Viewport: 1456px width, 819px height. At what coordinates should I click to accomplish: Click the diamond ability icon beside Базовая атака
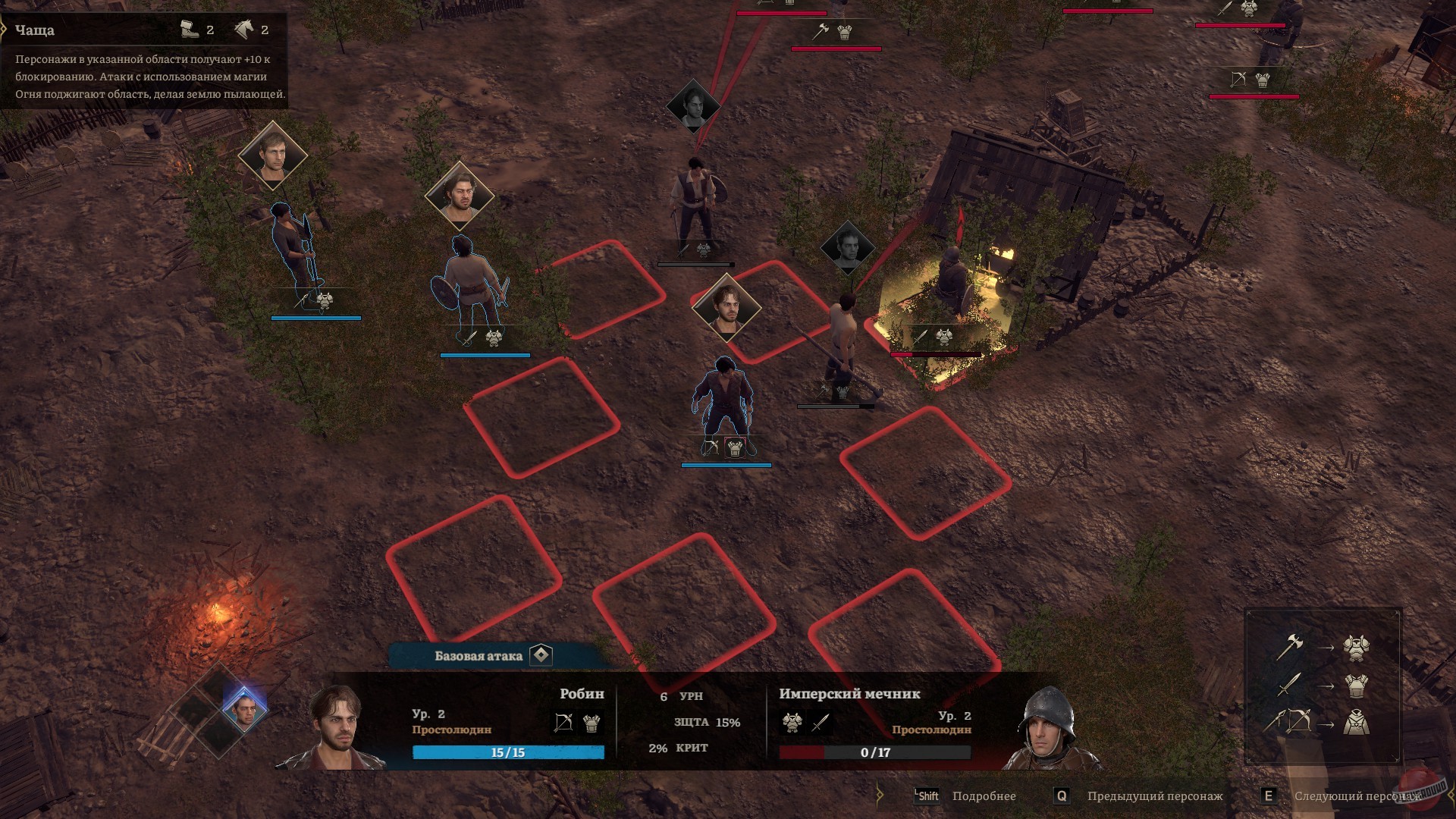coord(541,654)
